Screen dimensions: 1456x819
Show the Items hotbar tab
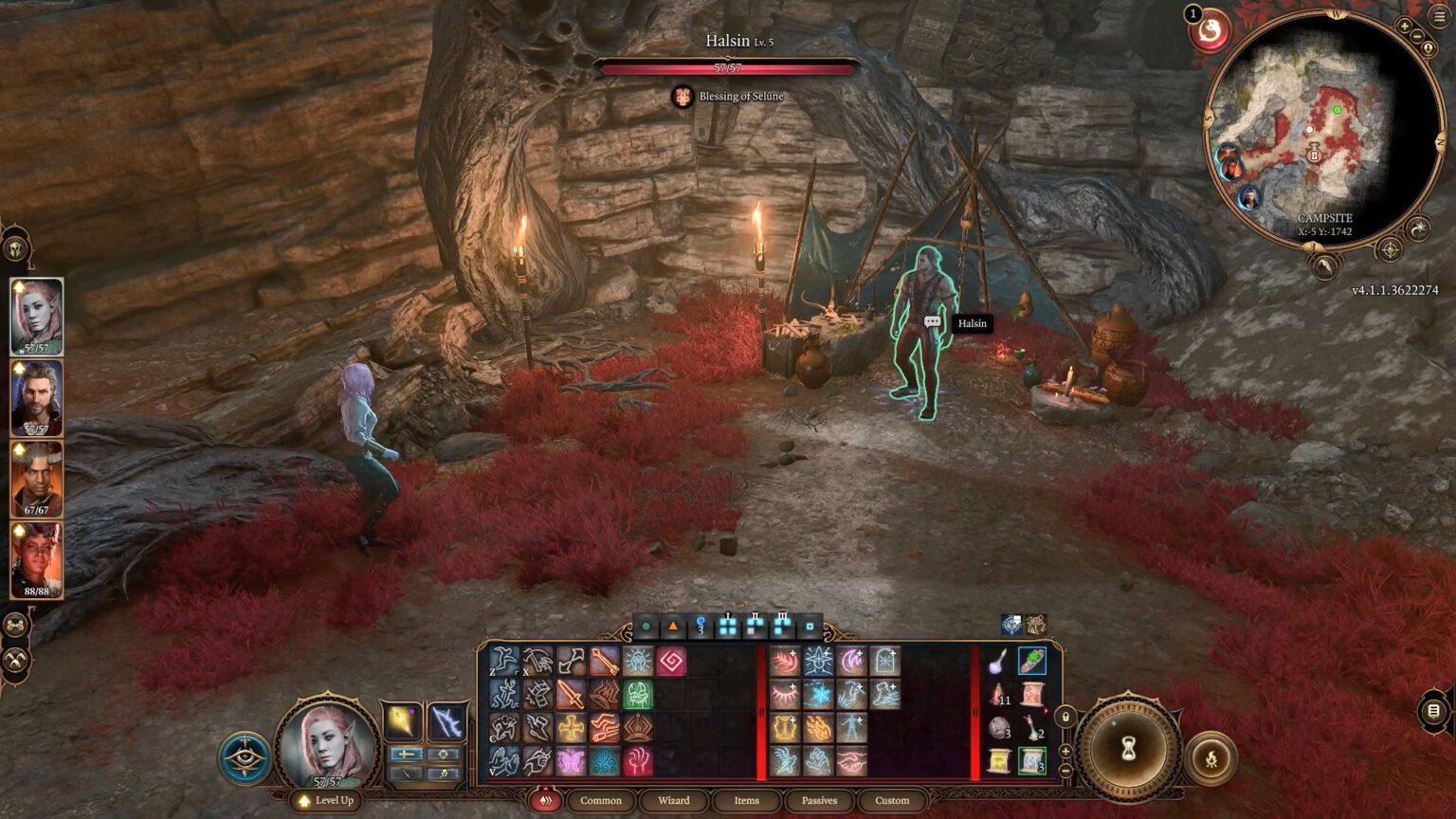747,800
